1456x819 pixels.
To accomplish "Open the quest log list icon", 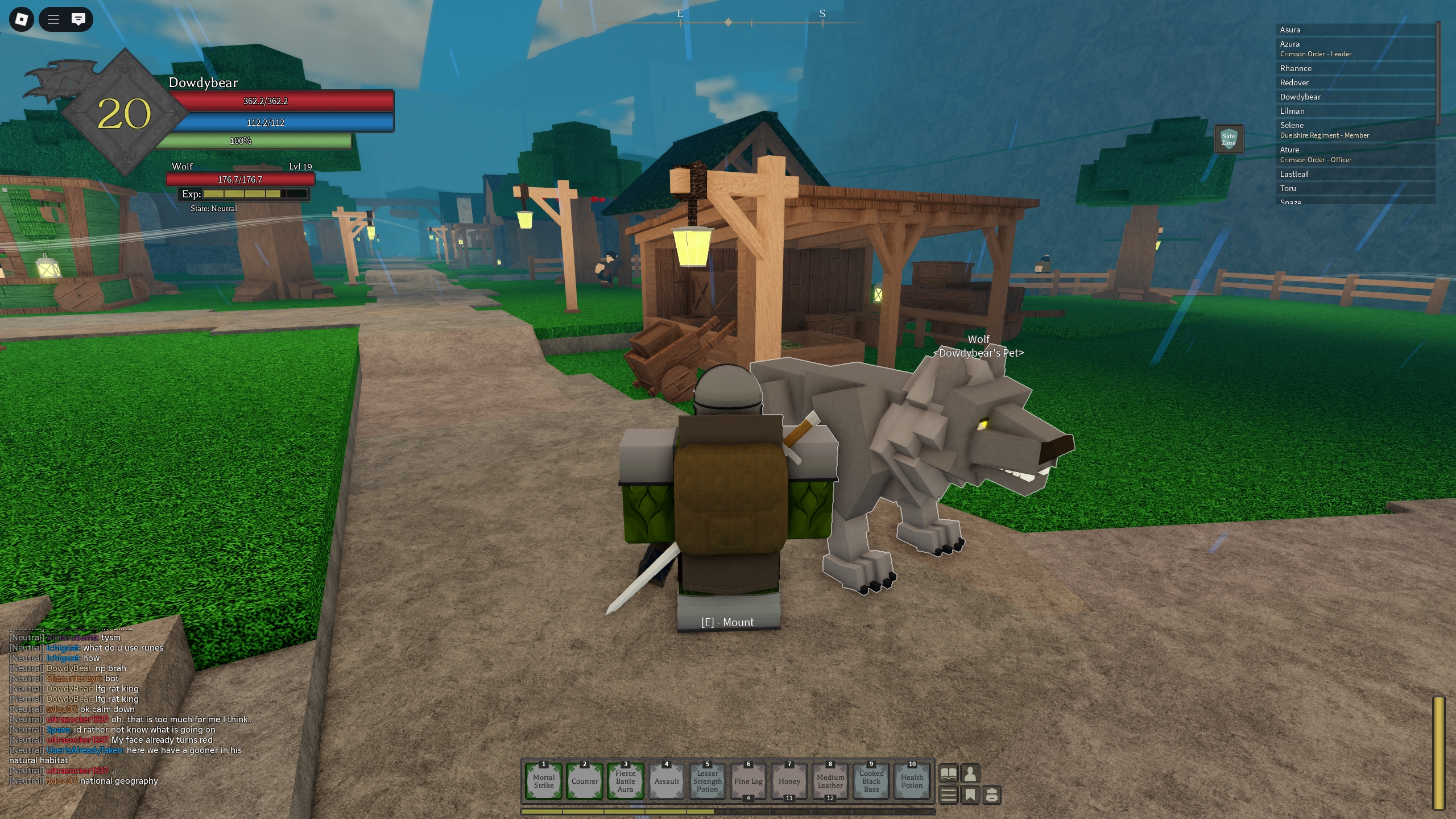I will [x=949, y=795].
